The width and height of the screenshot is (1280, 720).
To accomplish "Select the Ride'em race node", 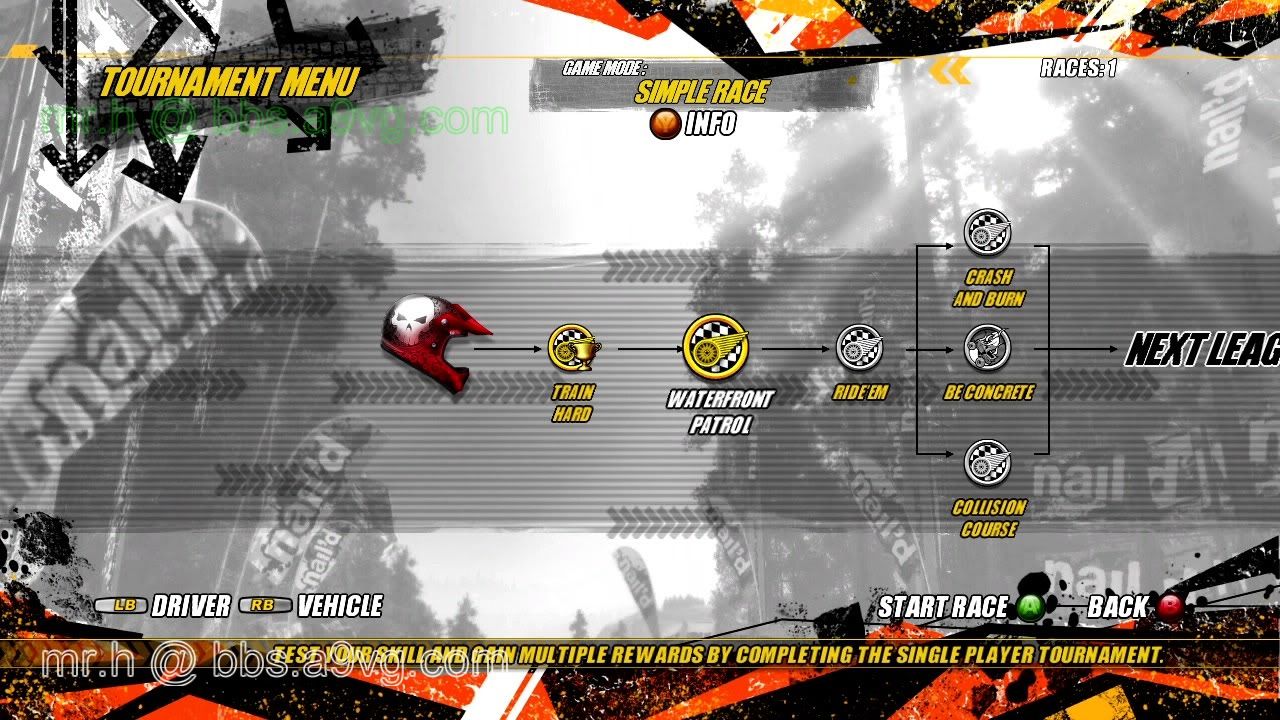I will pos(860,348).
